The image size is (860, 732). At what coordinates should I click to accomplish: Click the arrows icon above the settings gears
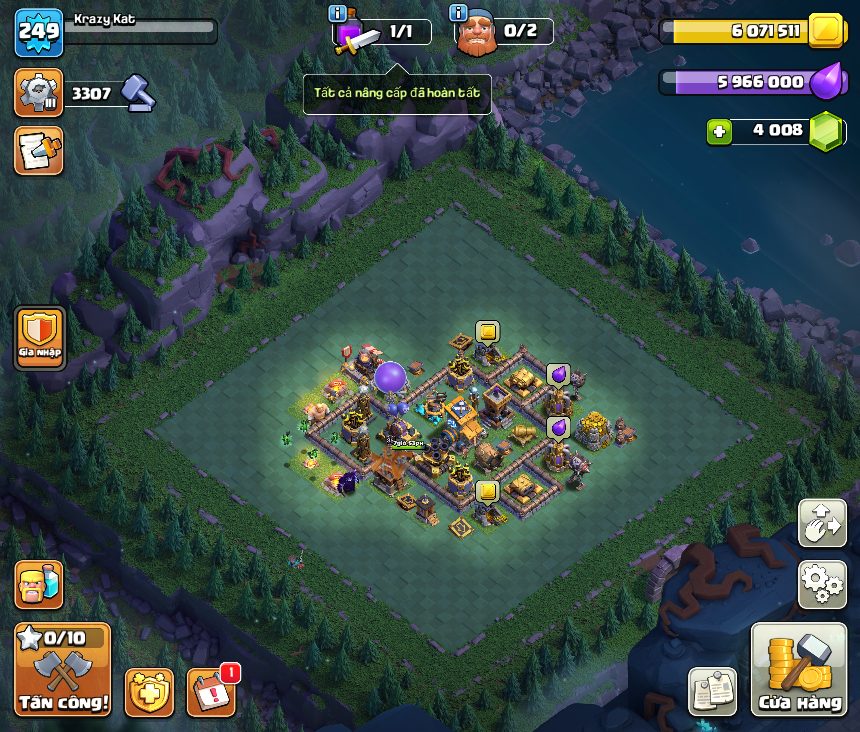pos(822,523)
